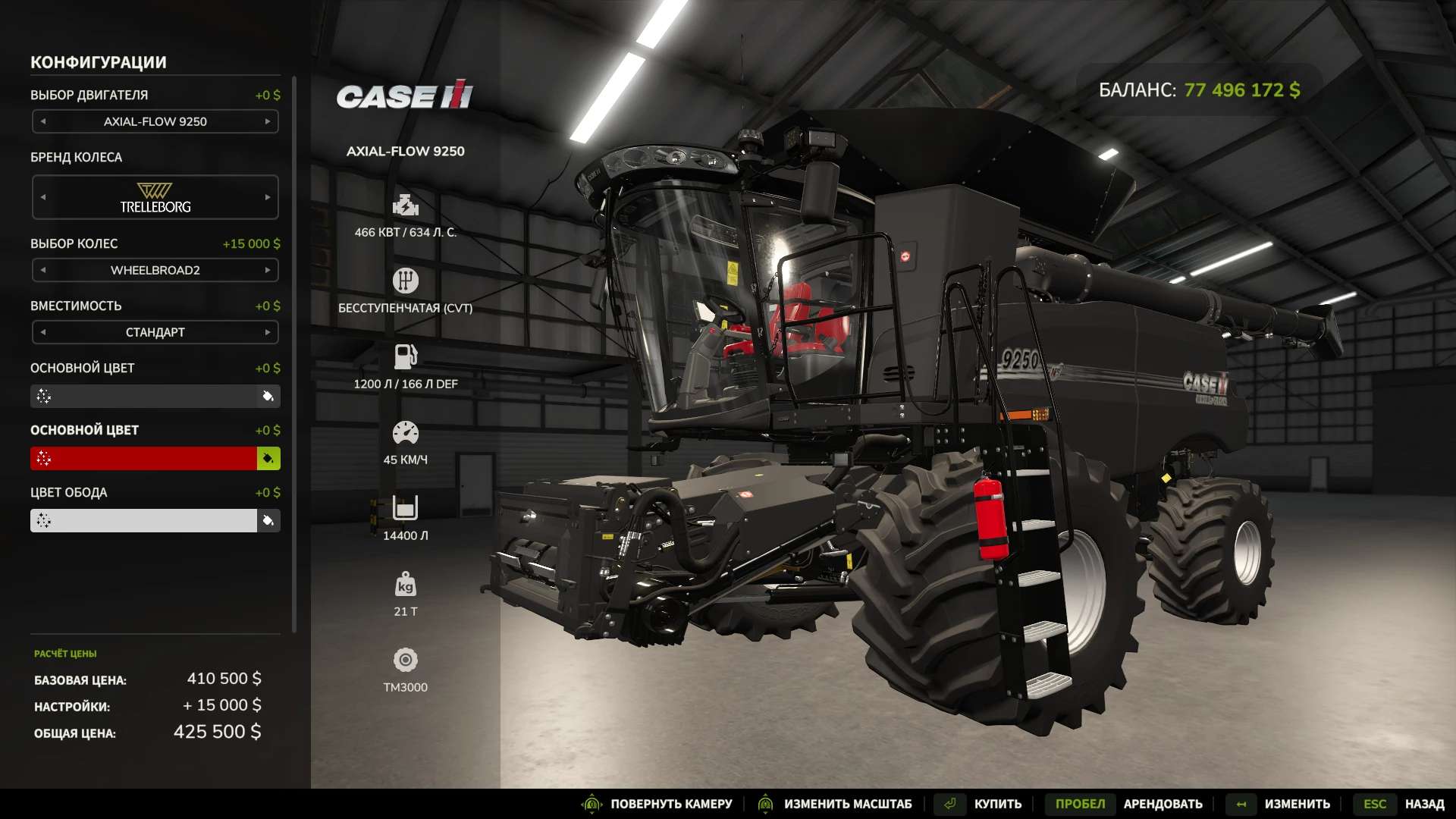Screen dimensions: 1456x819
Task: Click left arrow on WHEELBROAD2 selector
Action: click(42, 270)
